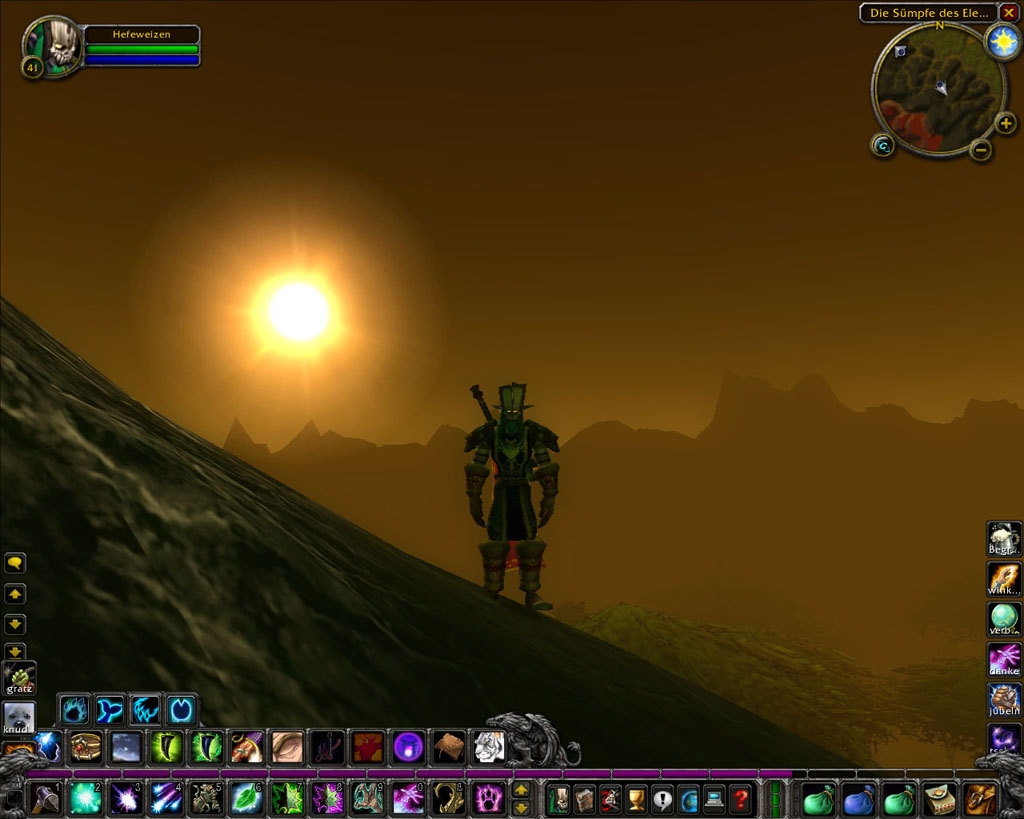Open the brown leather backpack
The height and width of the screenshot is (819, 1024).
pyautogui.click(x=980, y=799)
